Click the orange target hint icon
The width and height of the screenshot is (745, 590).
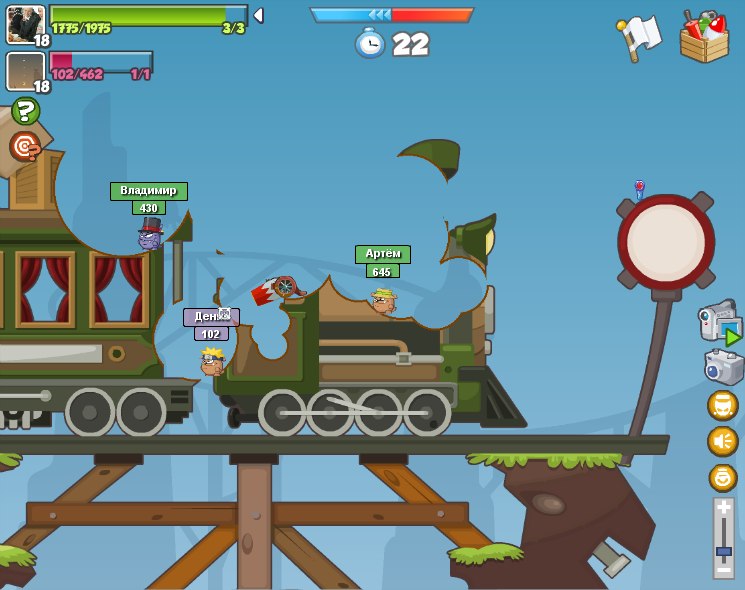[25, 147]
